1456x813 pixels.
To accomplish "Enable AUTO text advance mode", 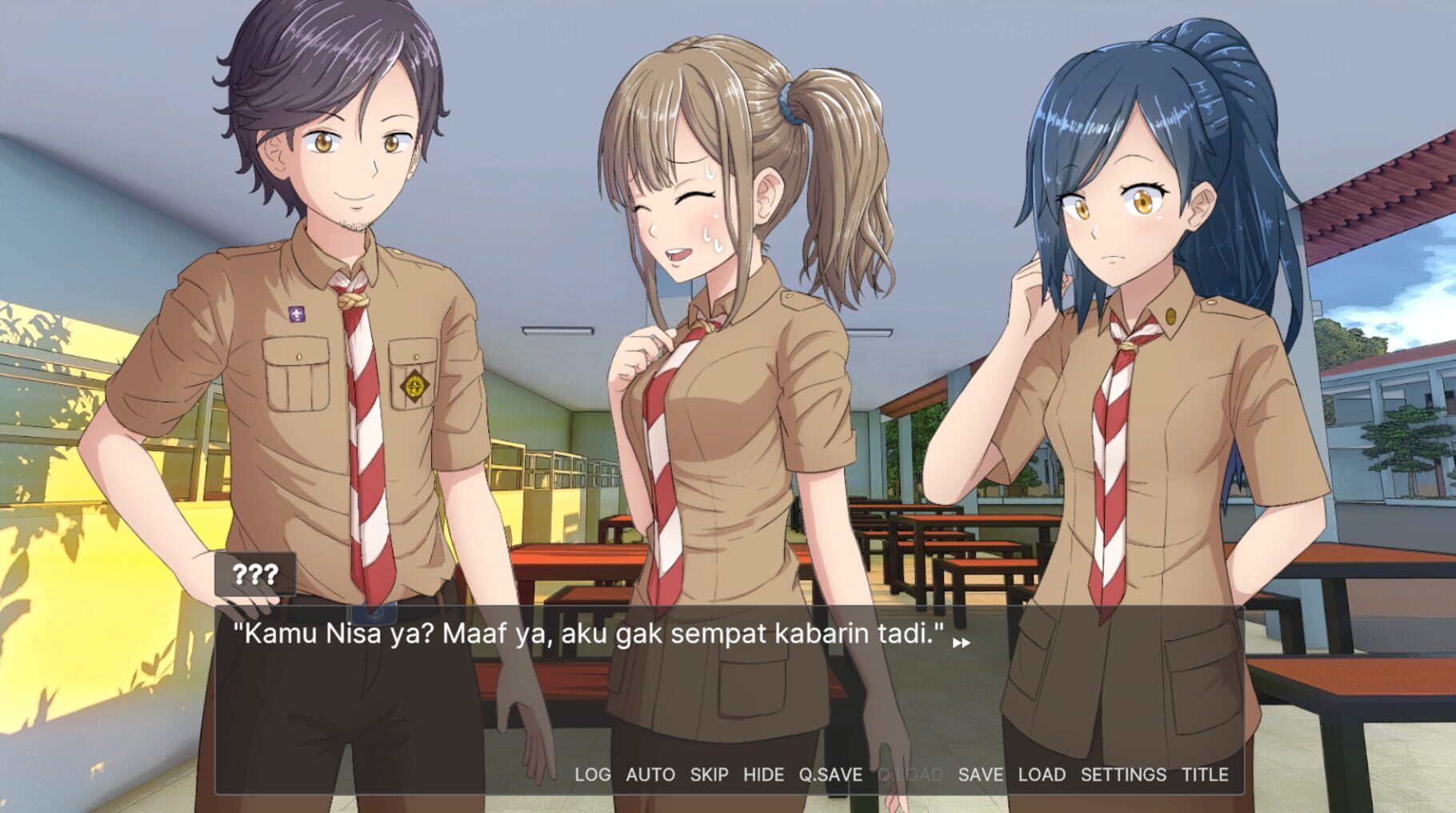I will click(x=650, y=775).
